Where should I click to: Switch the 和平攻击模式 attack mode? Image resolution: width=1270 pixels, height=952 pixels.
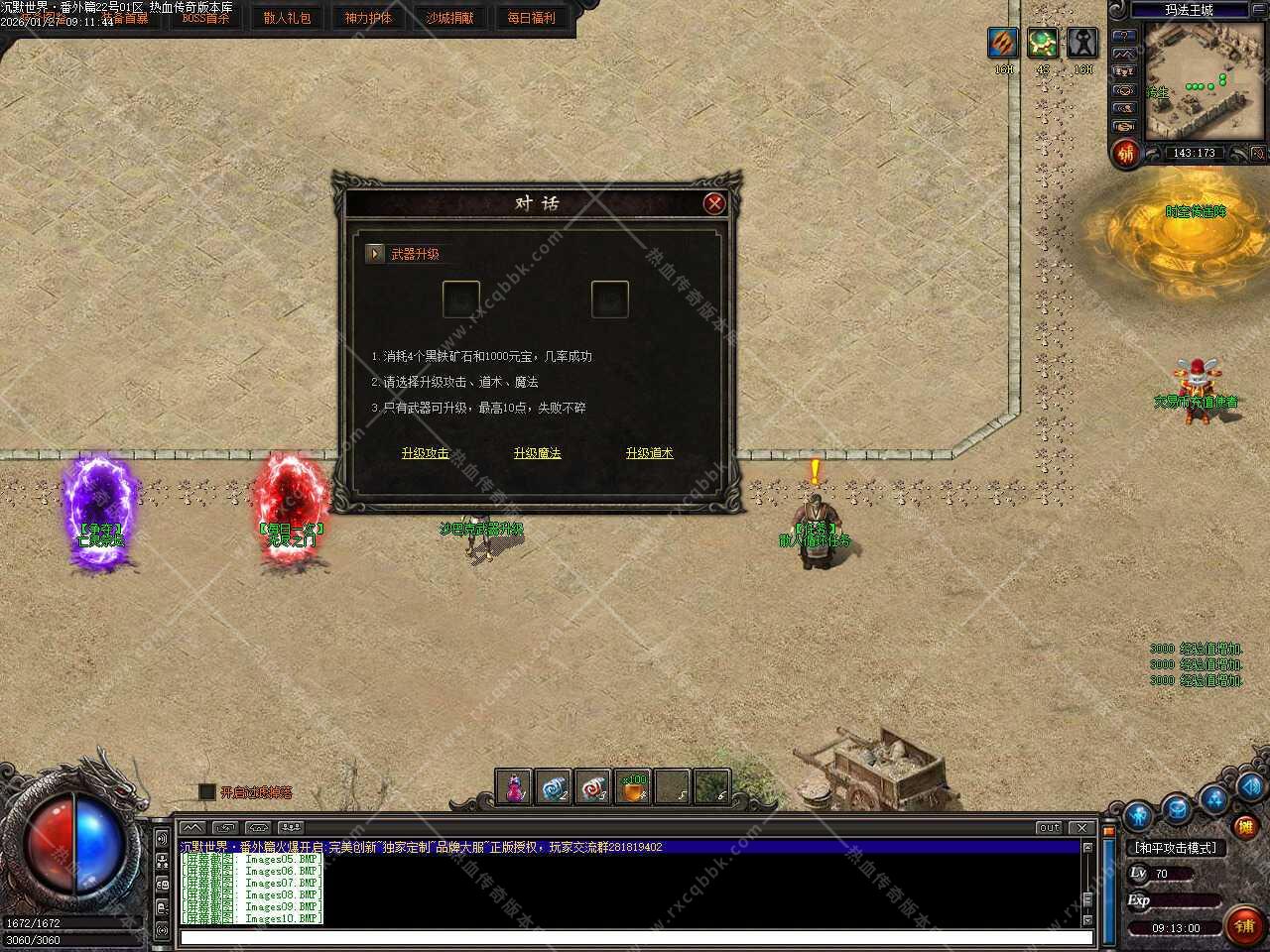tap(1176, 848)
